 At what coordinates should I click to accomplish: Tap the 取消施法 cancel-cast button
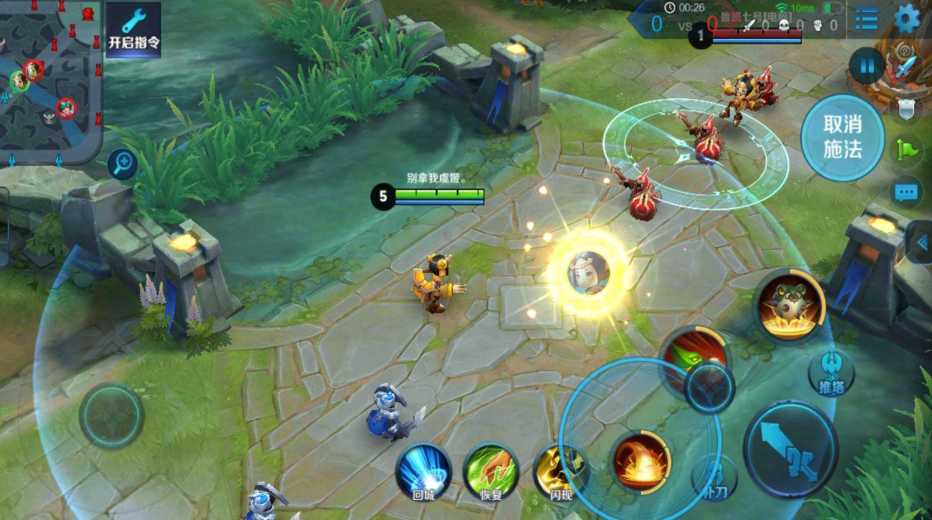point(842,138)
